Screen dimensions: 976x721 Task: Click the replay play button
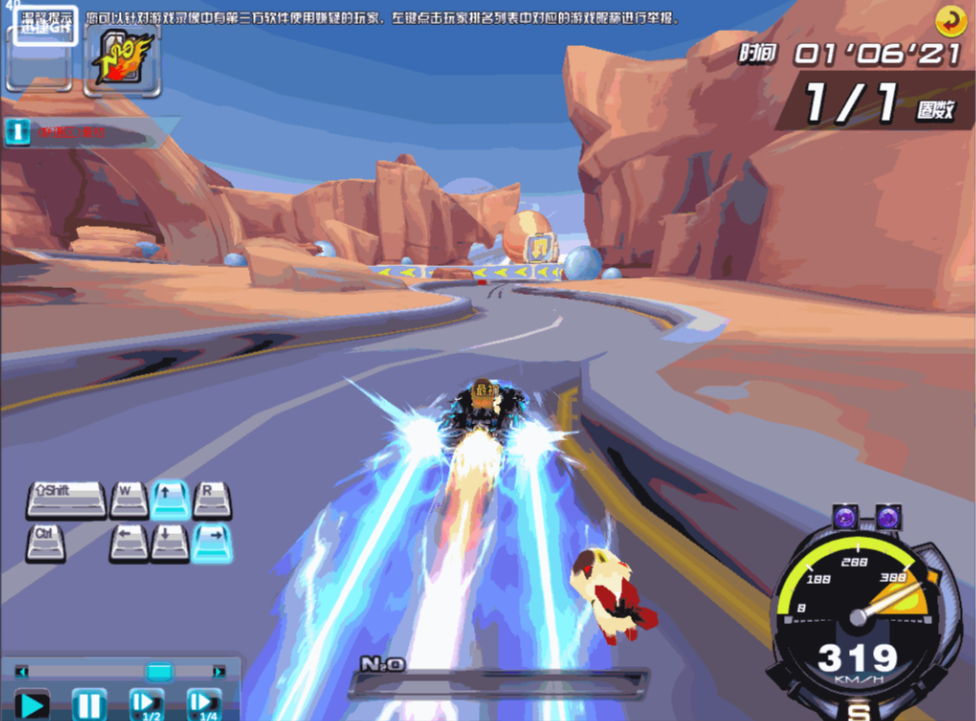pyautogui.click(x=31, y=705)
